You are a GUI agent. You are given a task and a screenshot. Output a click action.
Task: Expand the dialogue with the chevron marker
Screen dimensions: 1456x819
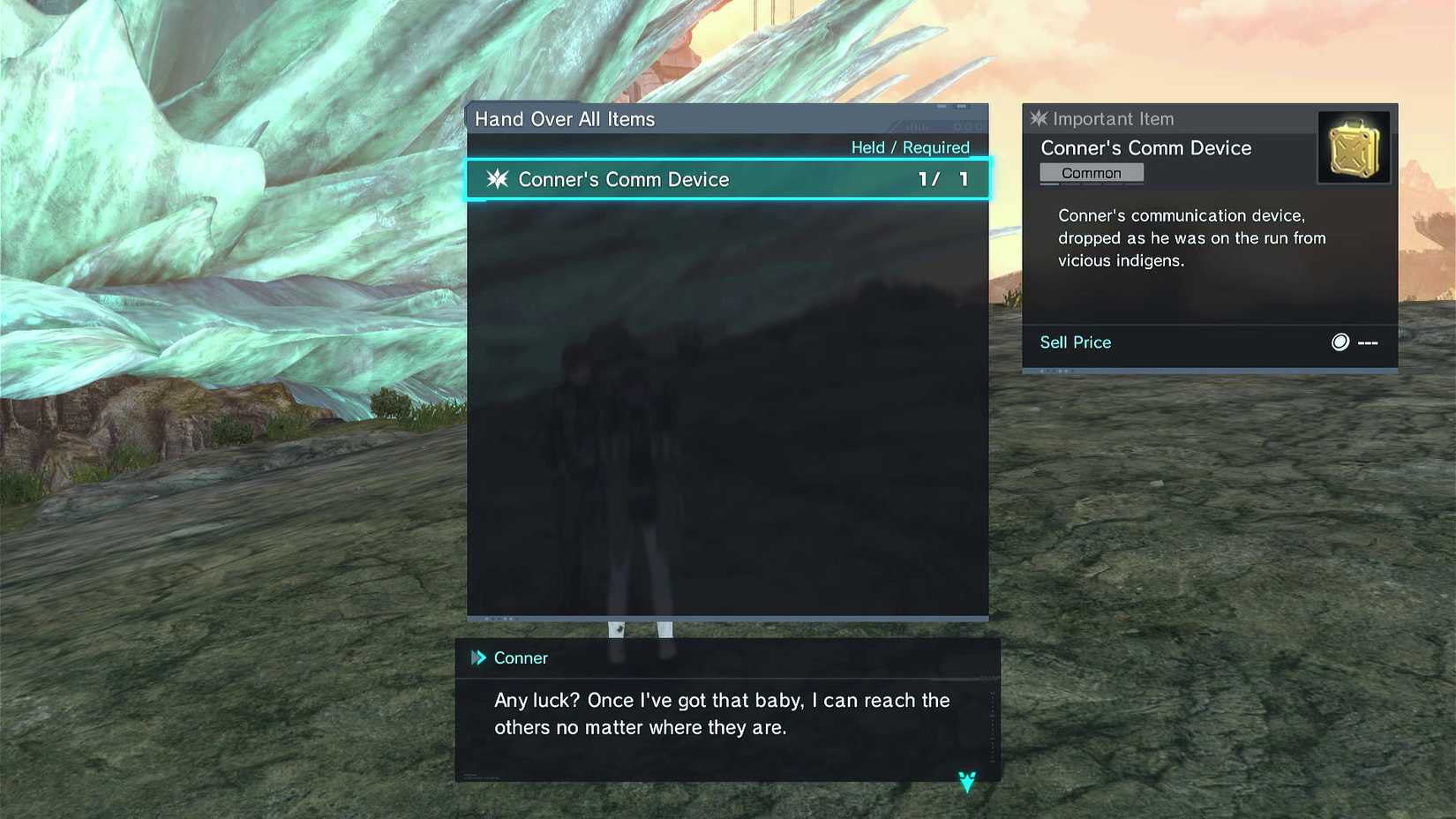(966, 780)
